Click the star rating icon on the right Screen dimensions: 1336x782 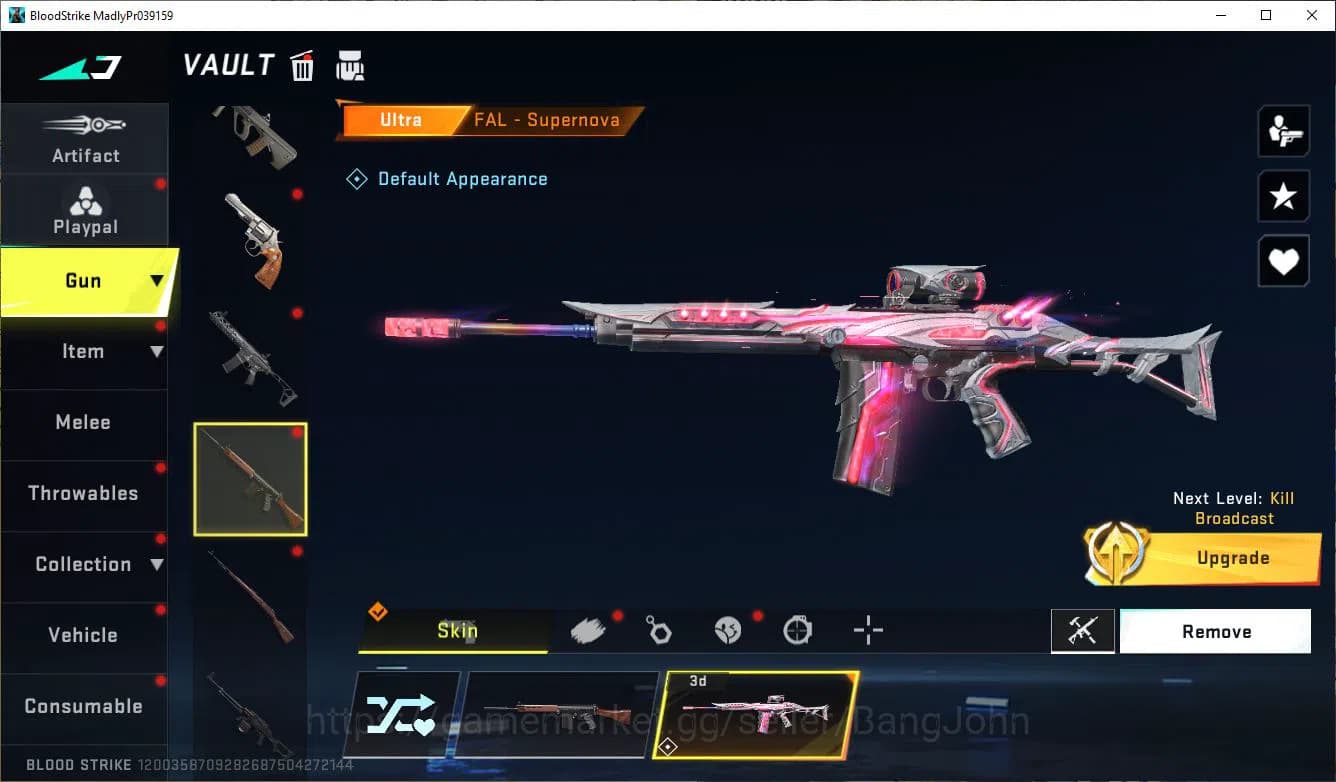click(1283, 196)
